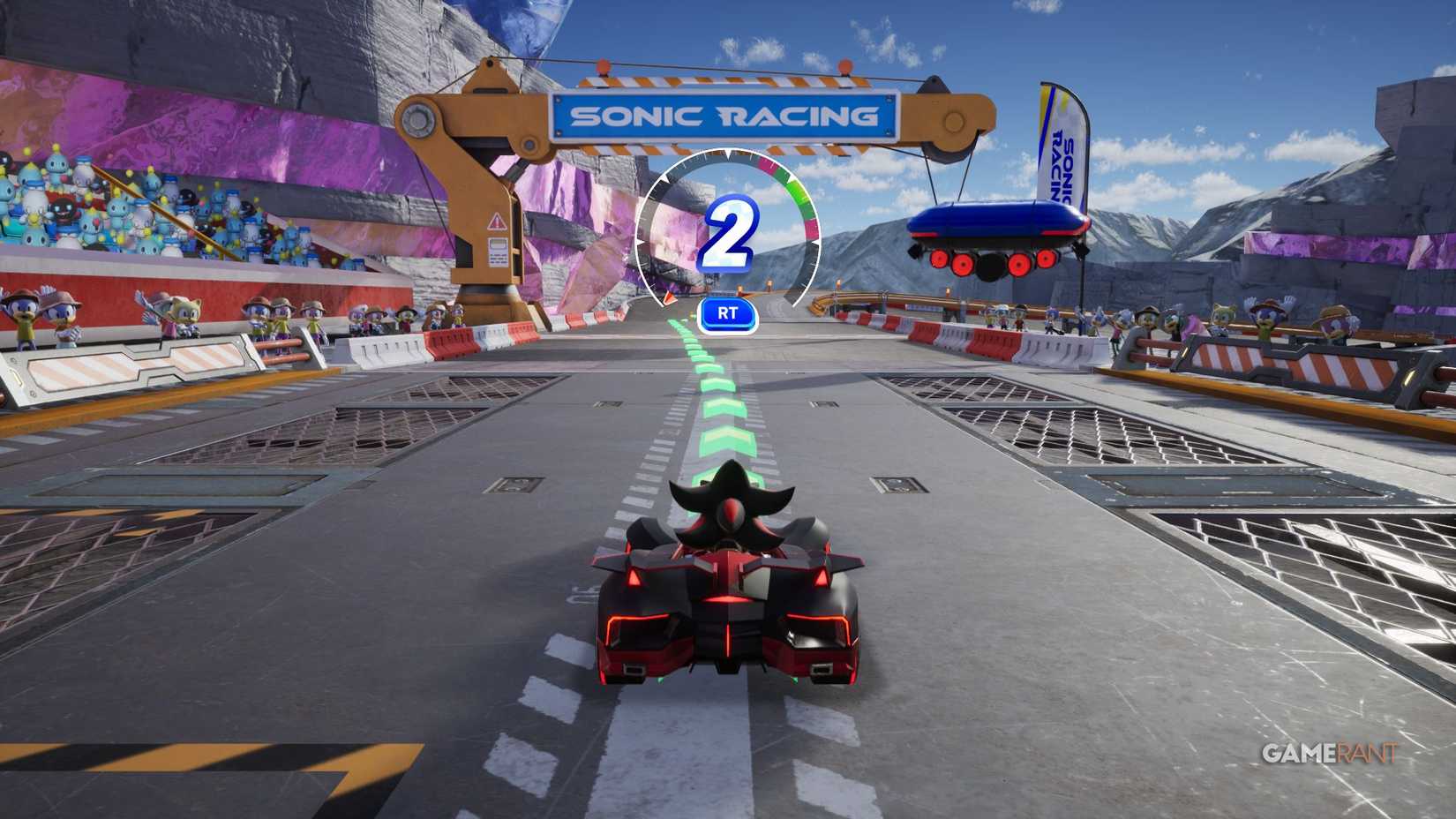The width and height of the screenshot is (1456, 819).
Task: Click the orange caution light atop the banner
Action: pos(602,64)
